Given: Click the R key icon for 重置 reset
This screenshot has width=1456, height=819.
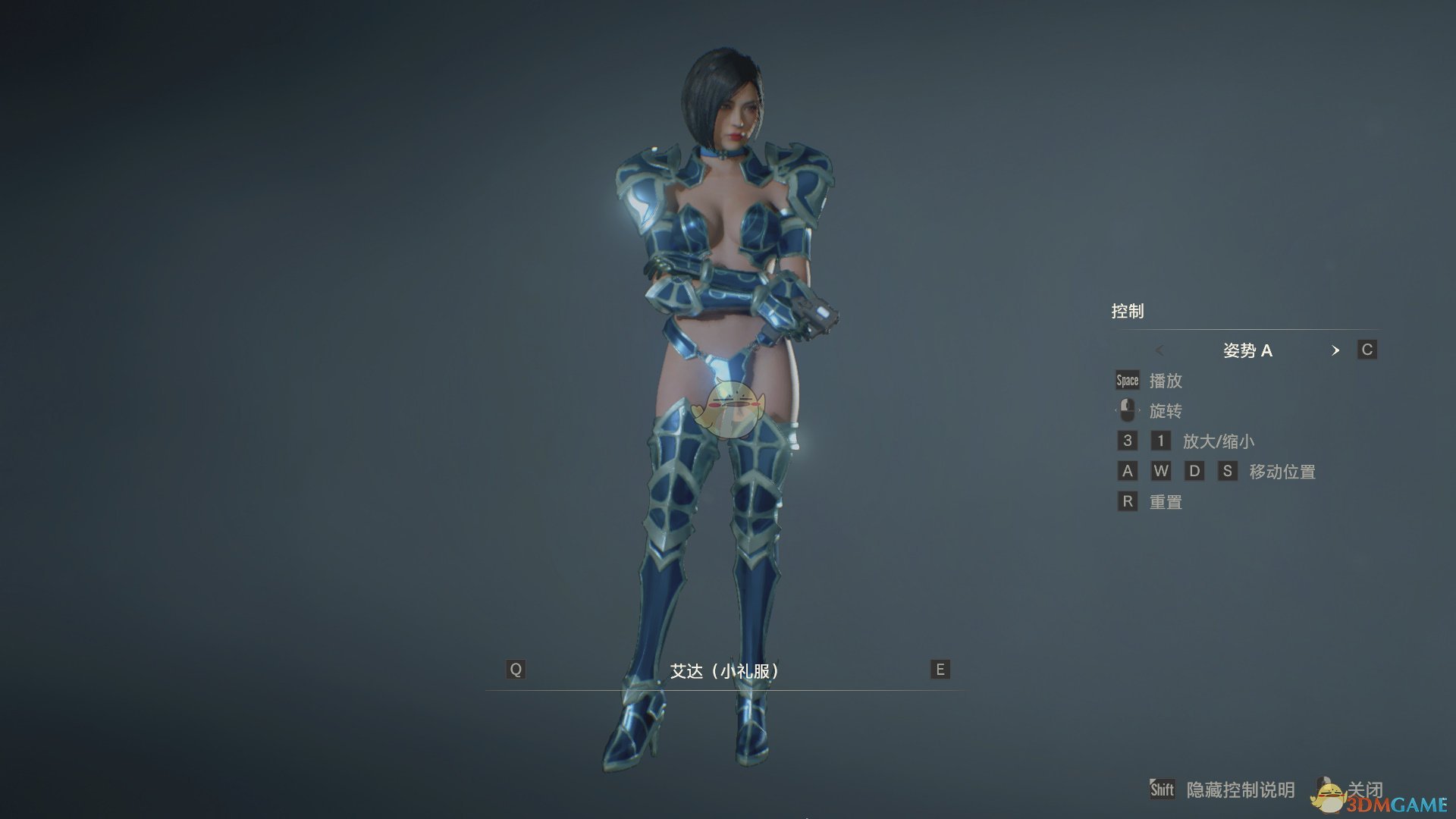Looking at the screenshot, I should (x=1128, y=501).
